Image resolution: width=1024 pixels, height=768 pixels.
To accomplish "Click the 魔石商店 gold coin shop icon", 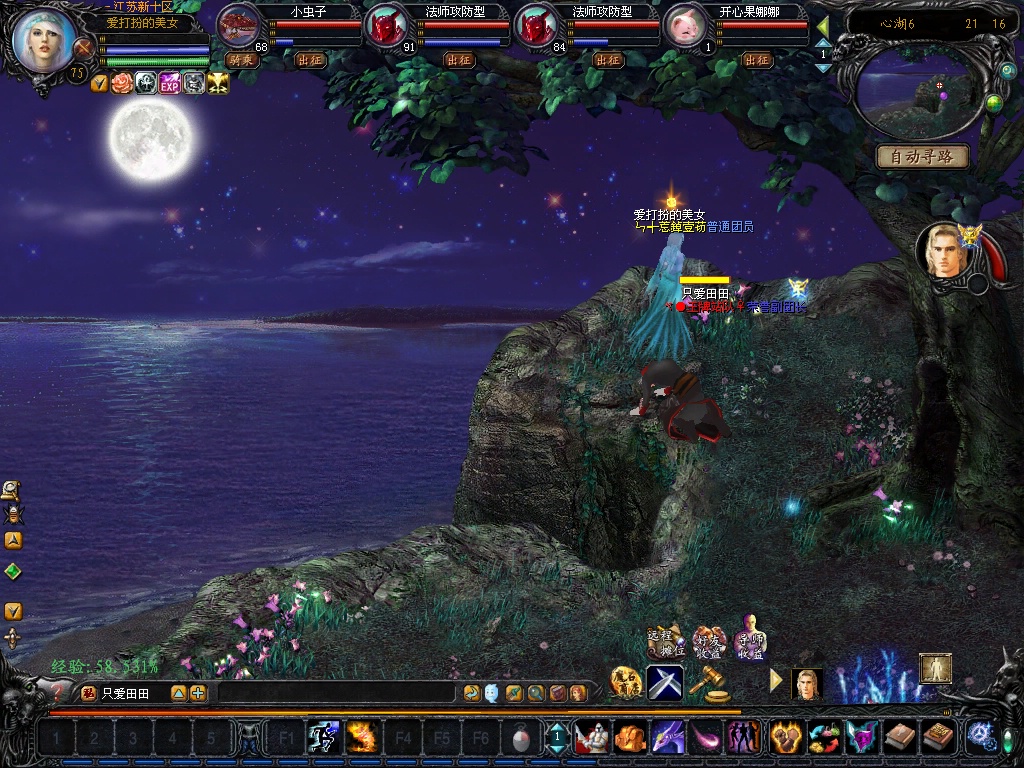I will click(626, 683).
